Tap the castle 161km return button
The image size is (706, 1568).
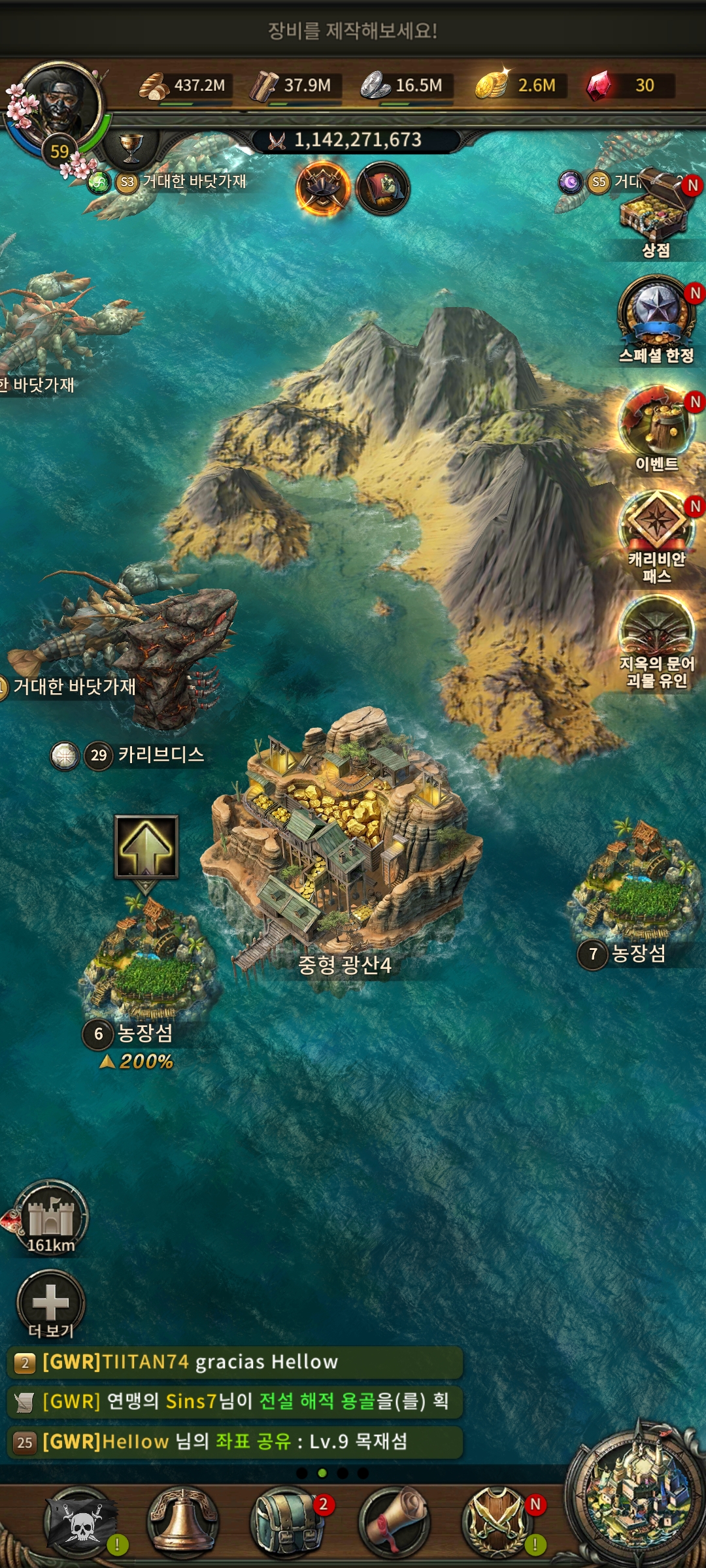click(51, 1217)
